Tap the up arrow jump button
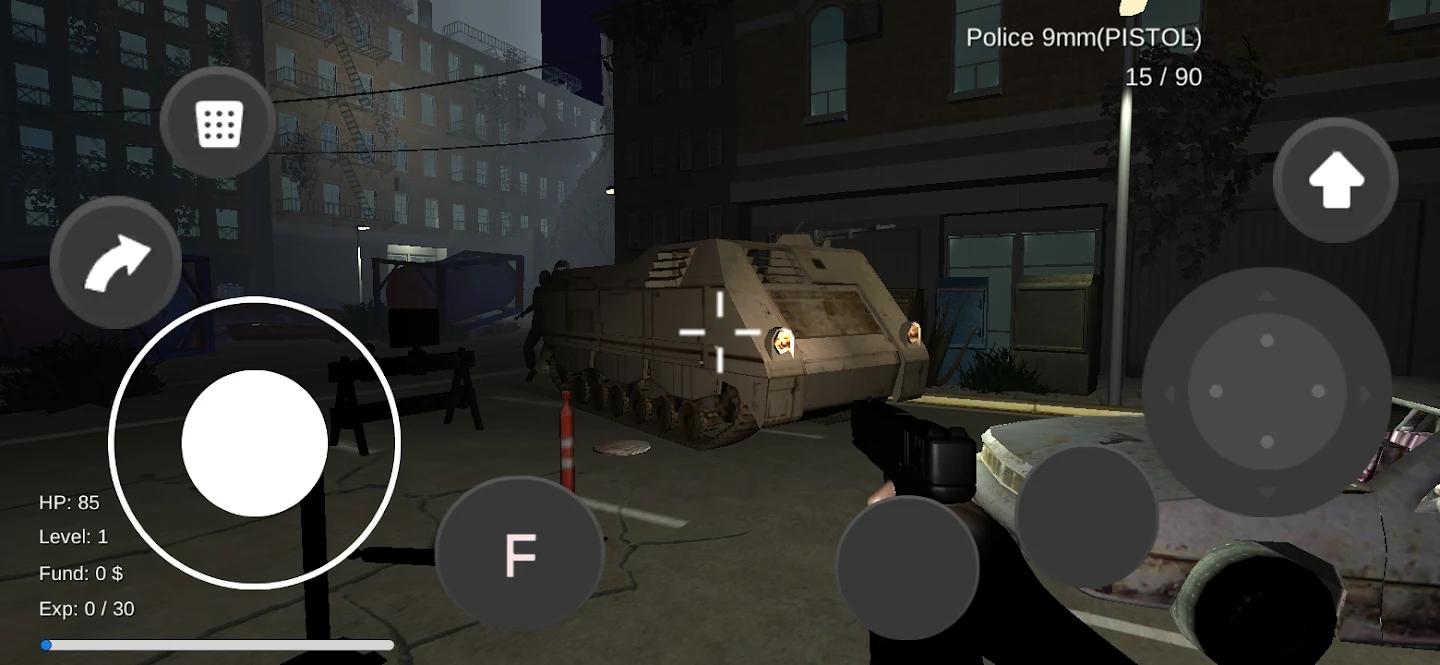This screenshot has height=665, width=1440. pyautogui.click(x=1335, y=181)
